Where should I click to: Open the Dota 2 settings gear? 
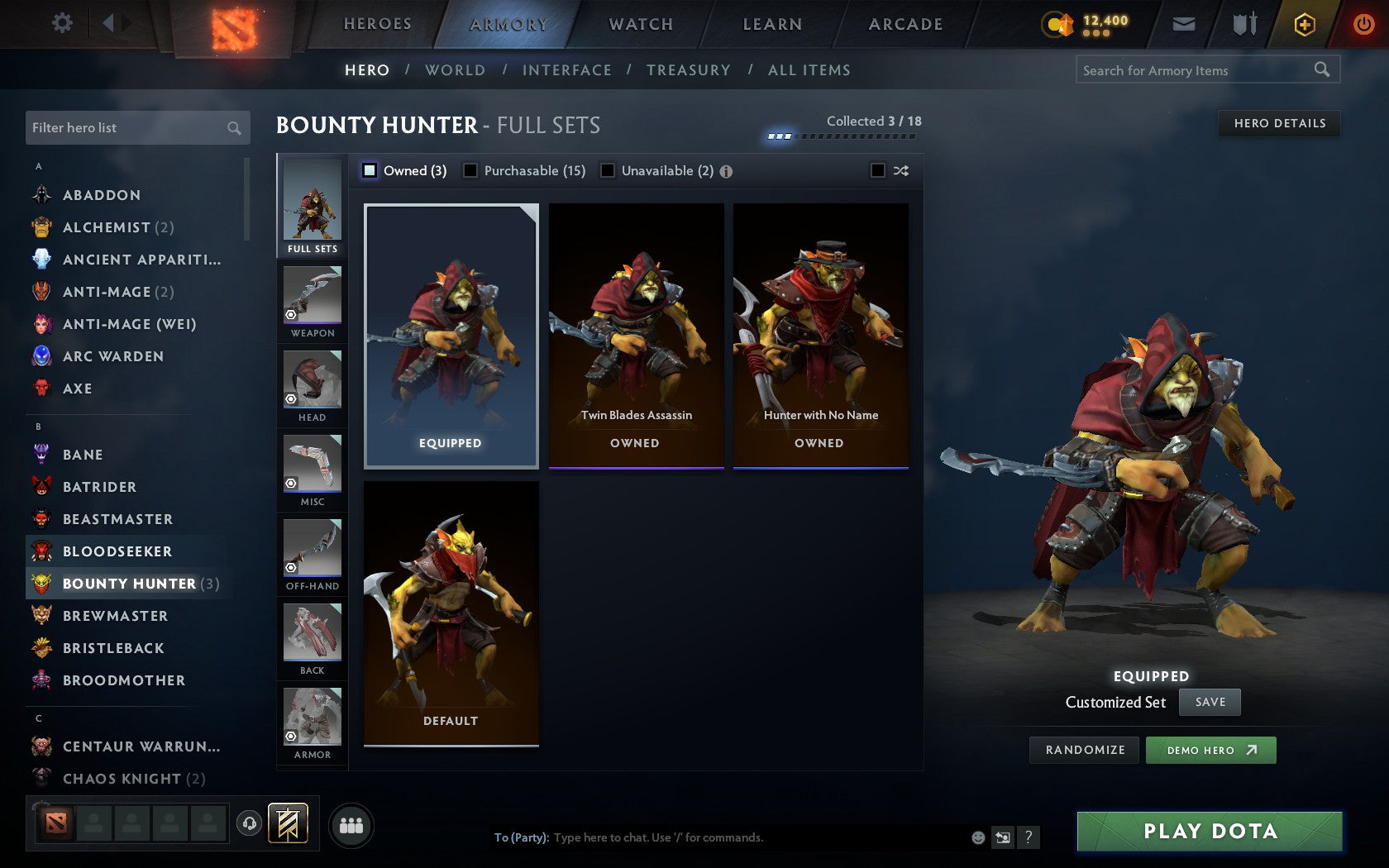(60, 24)
